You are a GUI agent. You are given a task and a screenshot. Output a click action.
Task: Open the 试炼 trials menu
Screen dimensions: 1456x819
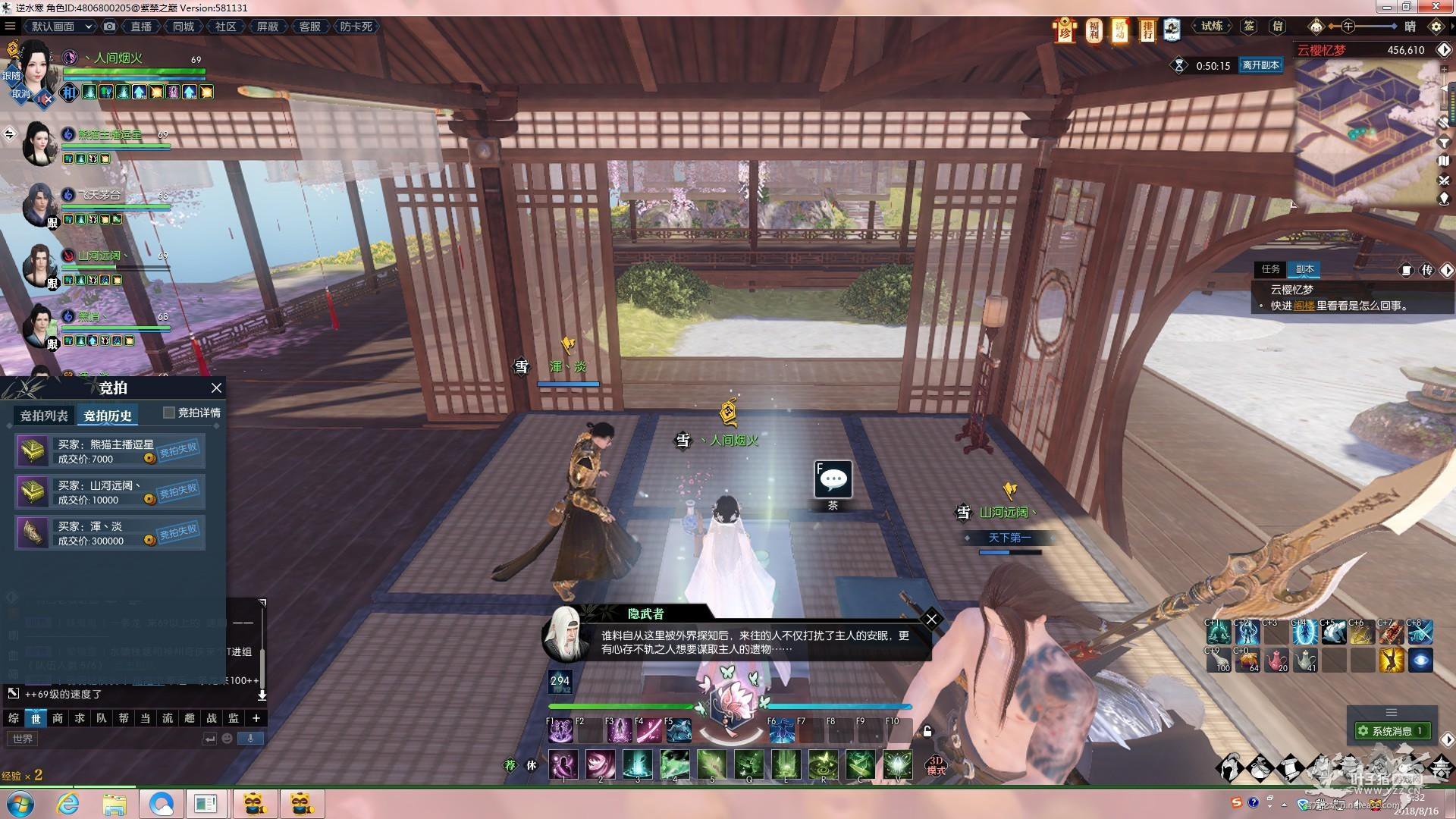(1211, 27)
